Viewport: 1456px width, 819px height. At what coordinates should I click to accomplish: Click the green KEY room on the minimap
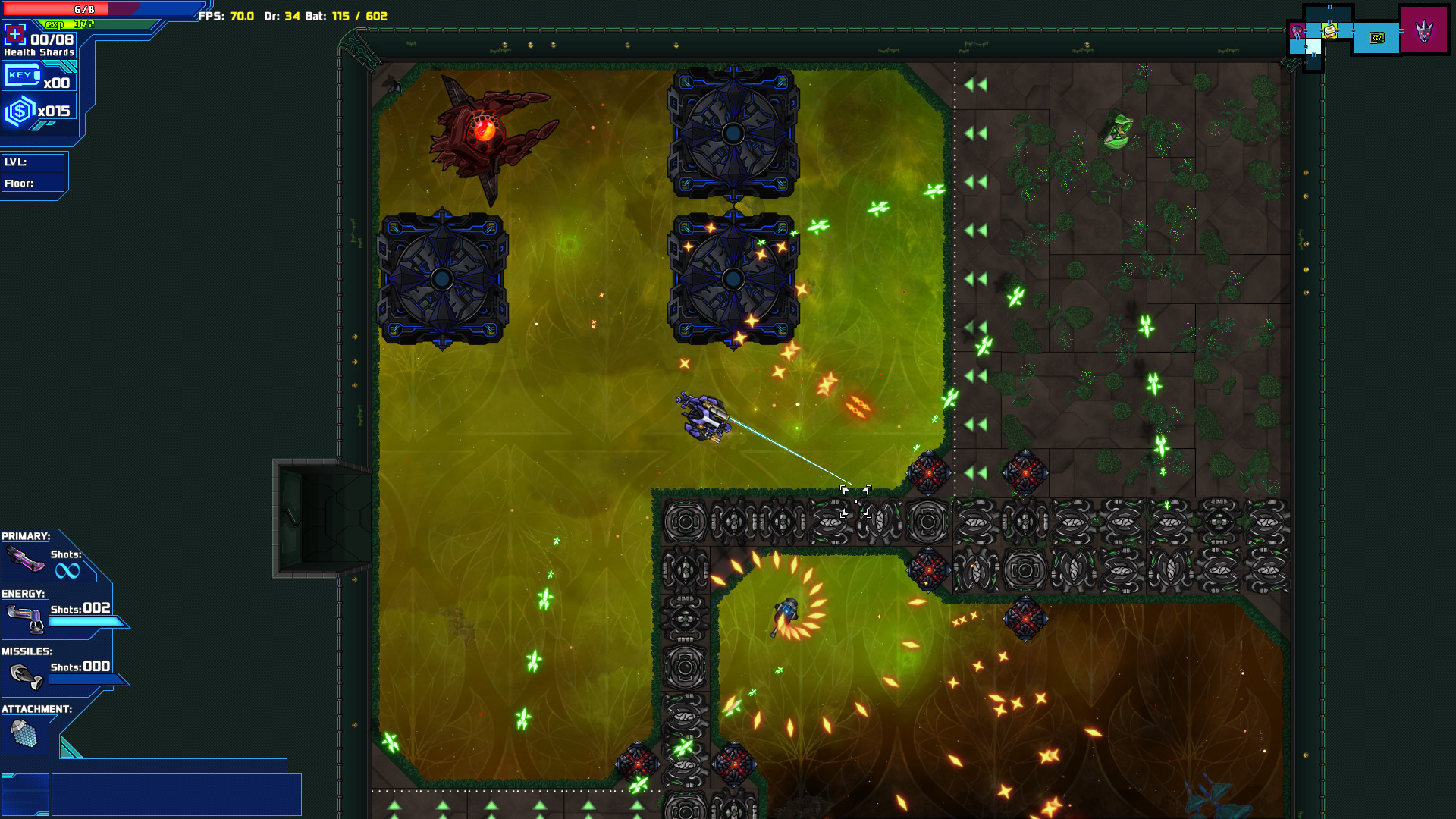[x=1378, y=36]
